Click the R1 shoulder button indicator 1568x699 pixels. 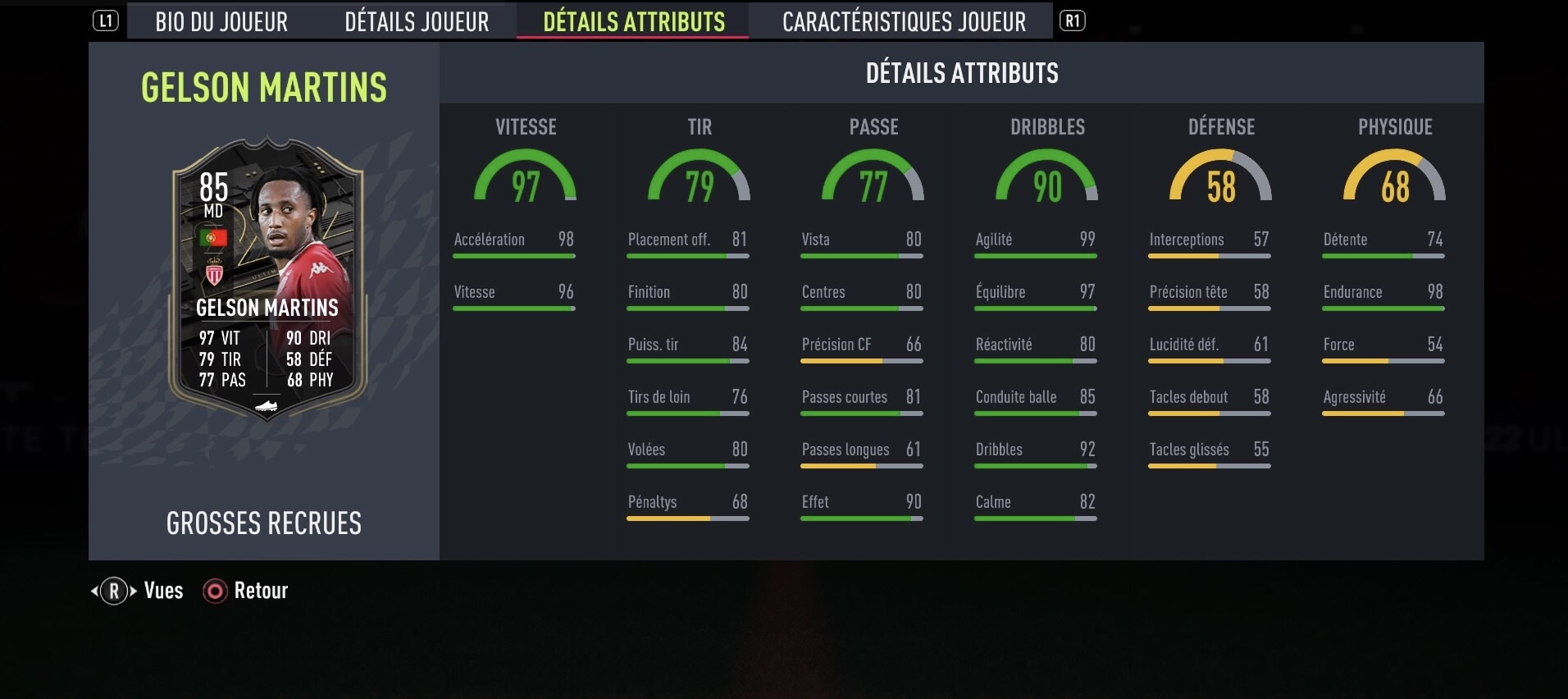[1073, 21]
